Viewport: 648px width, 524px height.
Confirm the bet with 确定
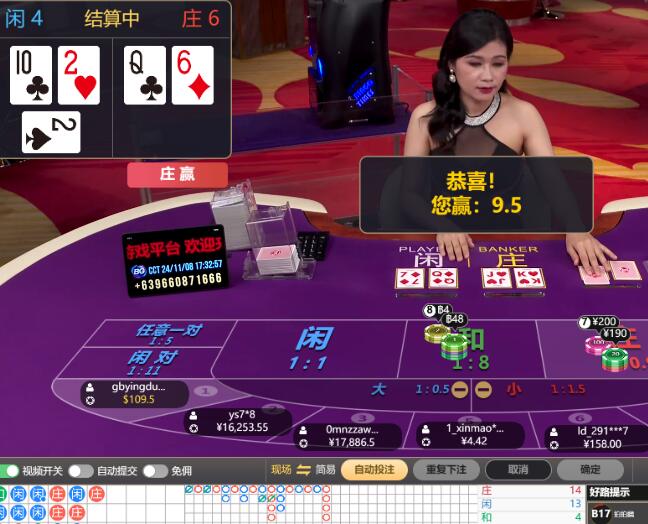(x=590, y=469)
